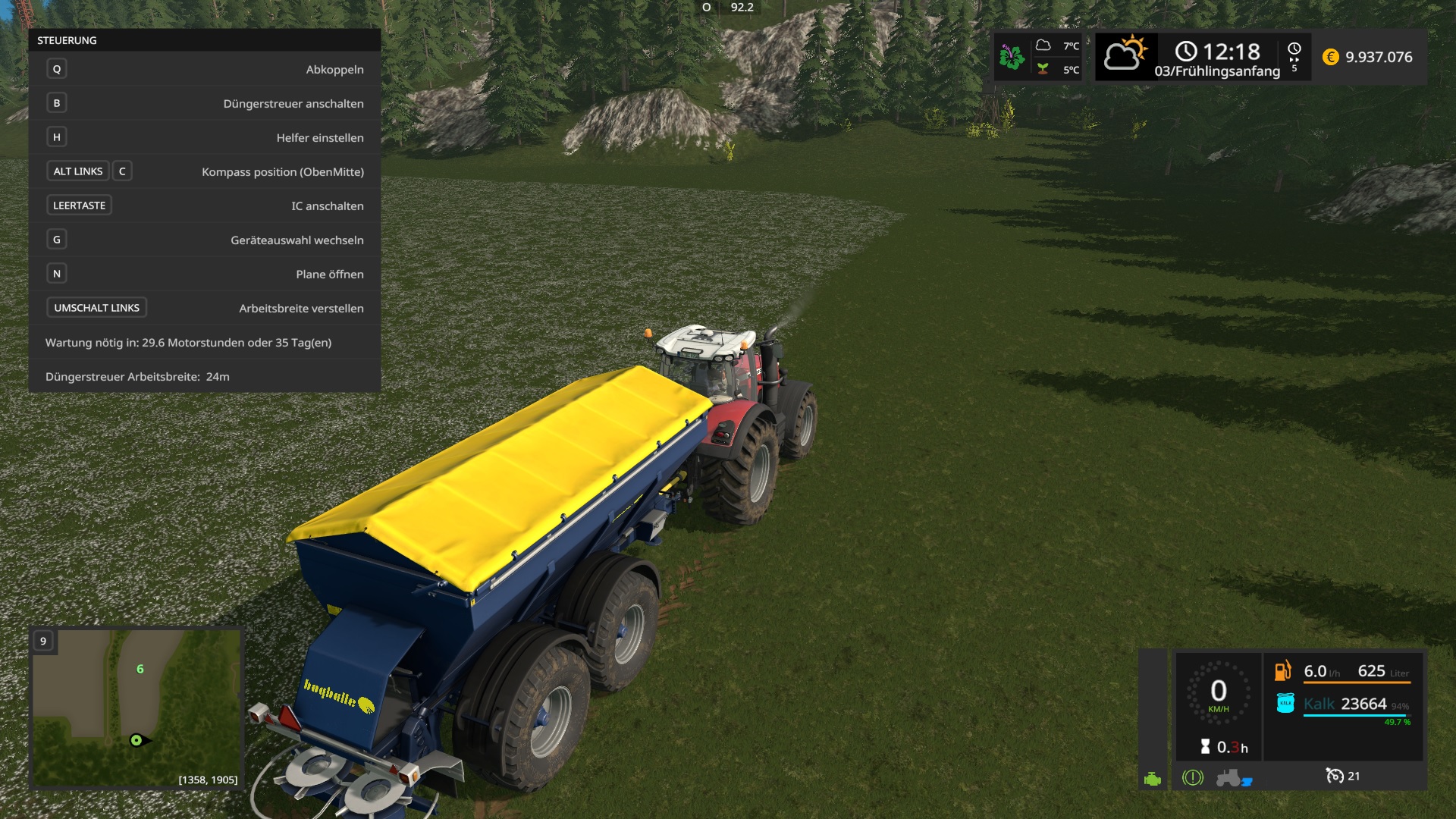The image size is (1456, 819).
Task: Click the green engine status icon
Action: [1153, 779]
